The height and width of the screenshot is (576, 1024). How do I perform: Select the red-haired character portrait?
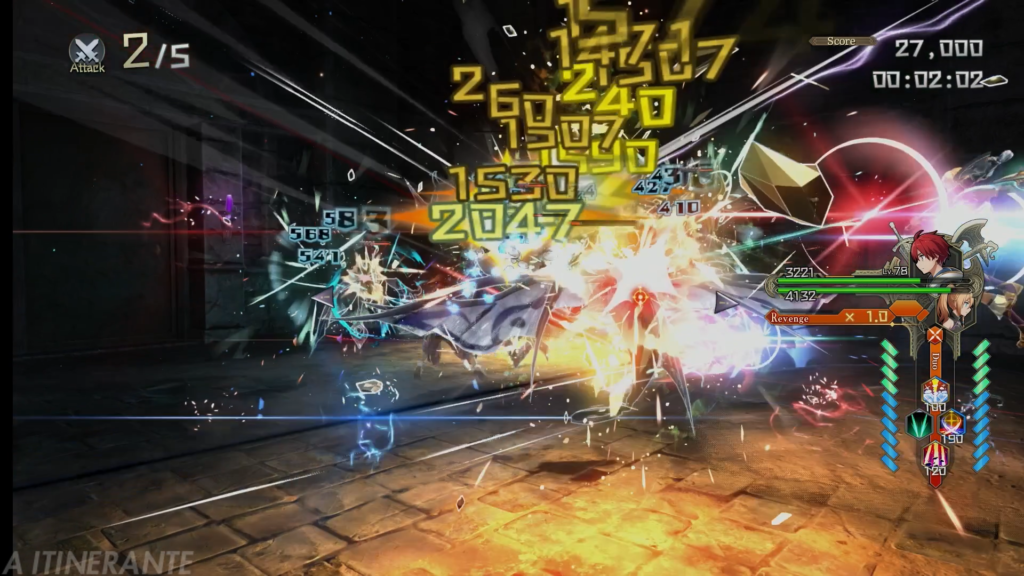(928, 252)
